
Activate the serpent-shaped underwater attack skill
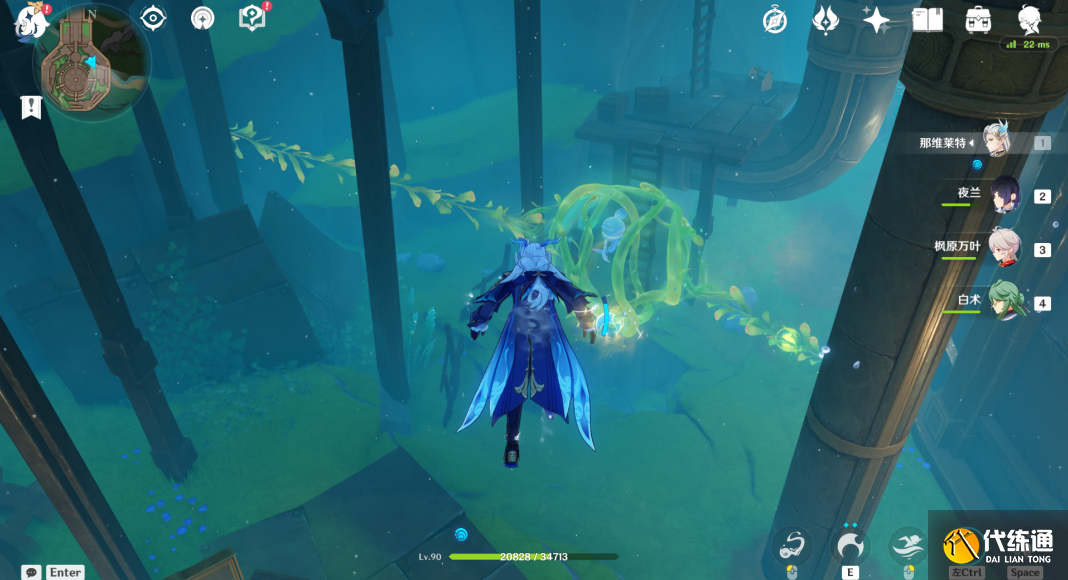(793, 545)
